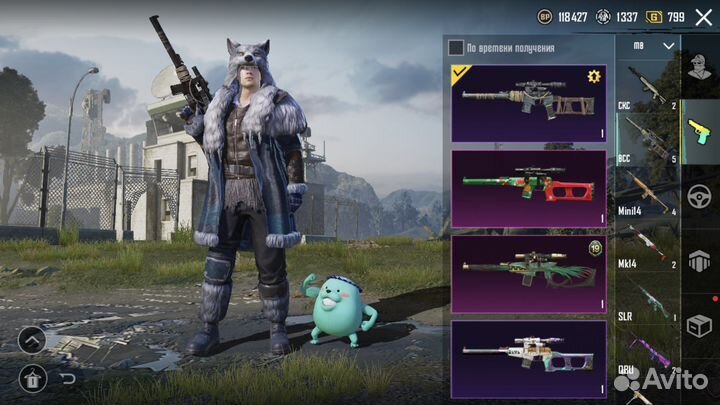Show the Mk14 weapon skins
This screenshot has height=405, width=720.
tap(647, 246)
